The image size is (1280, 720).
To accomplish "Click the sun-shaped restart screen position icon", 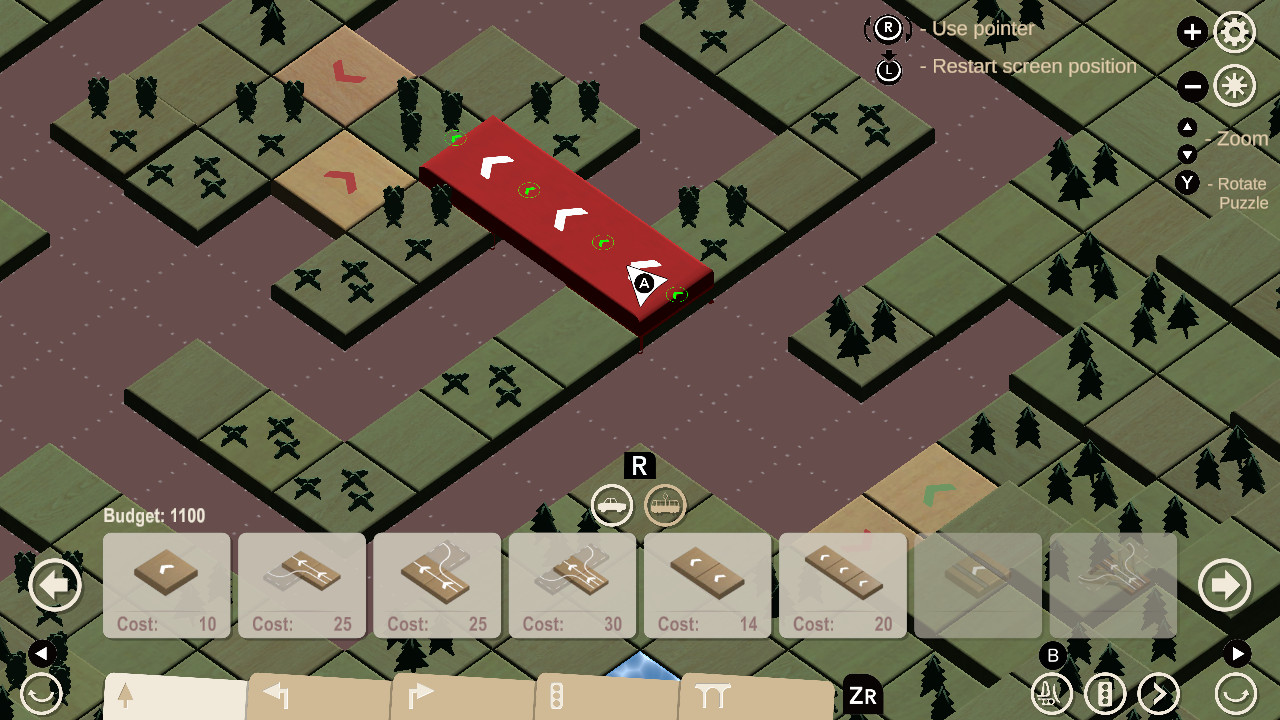I will 1234,86.
